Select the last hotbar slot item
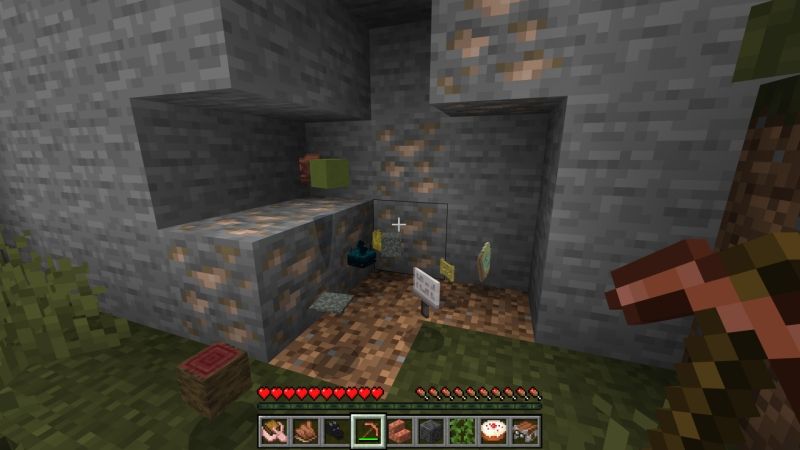This screenshot has height=450, width=800. tap(524, 431)
